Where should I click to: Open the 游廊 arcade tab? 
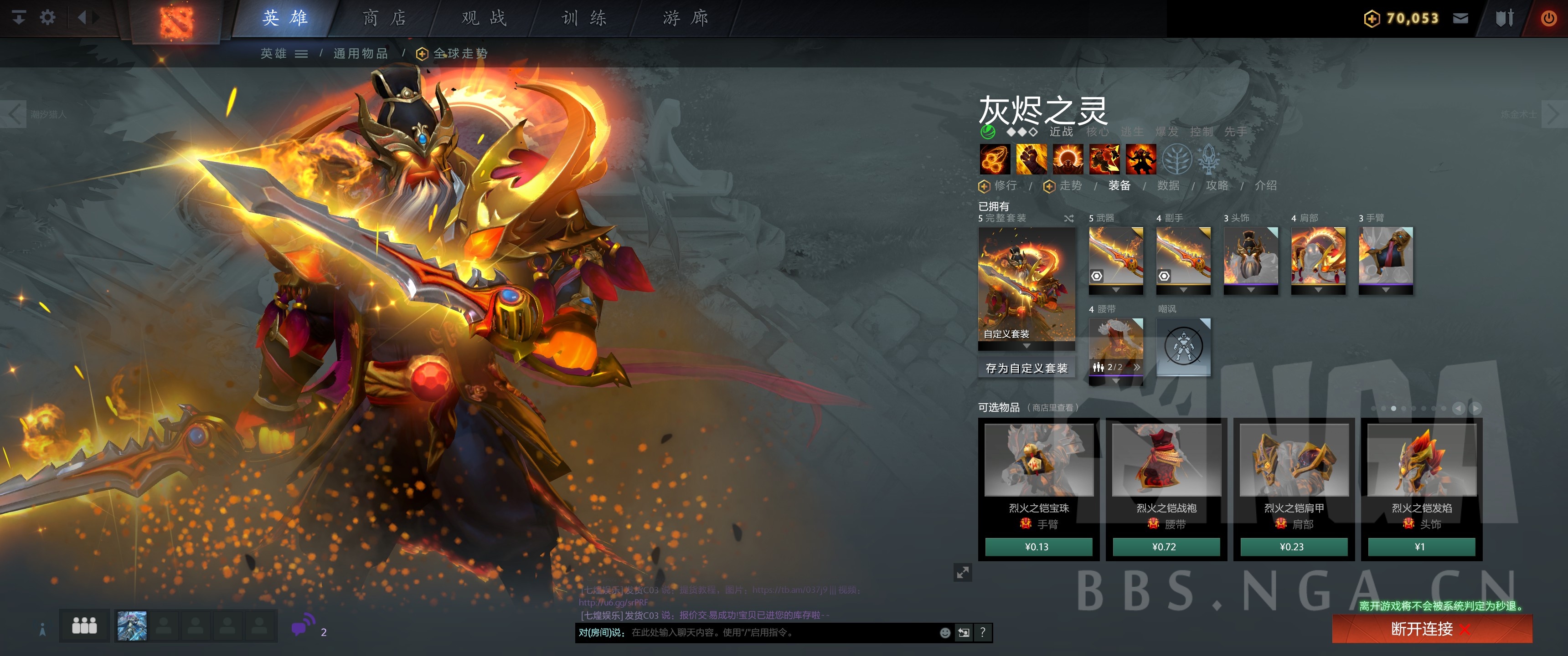tap(686, 18)
